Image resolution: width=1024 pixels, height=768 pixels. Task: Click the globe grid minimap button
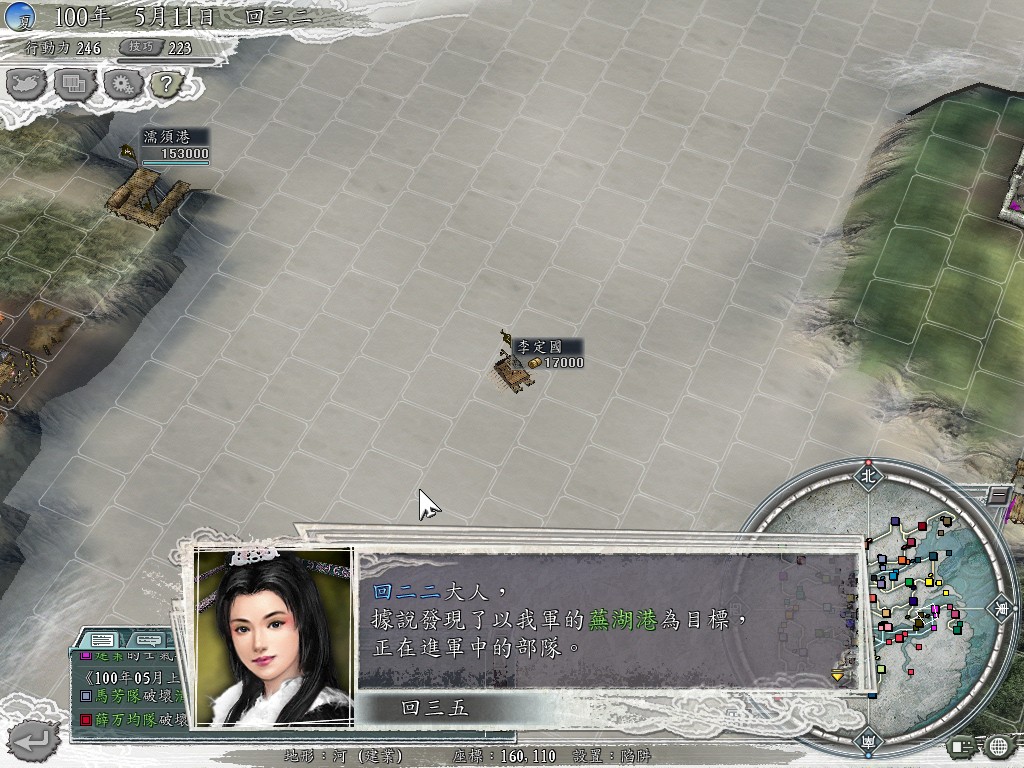tap(997, 745)
